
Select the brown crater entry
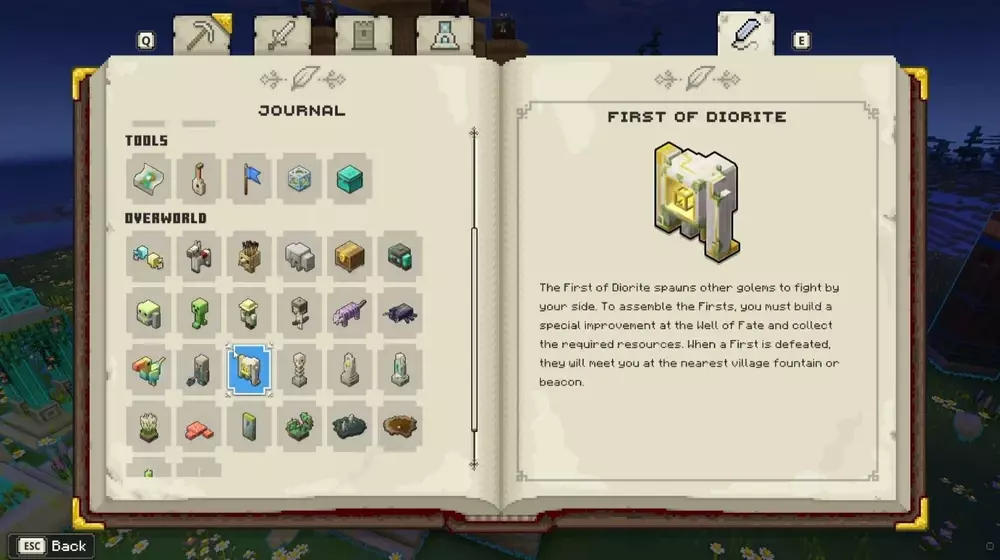pyautogui.click(x=400, y=427)
